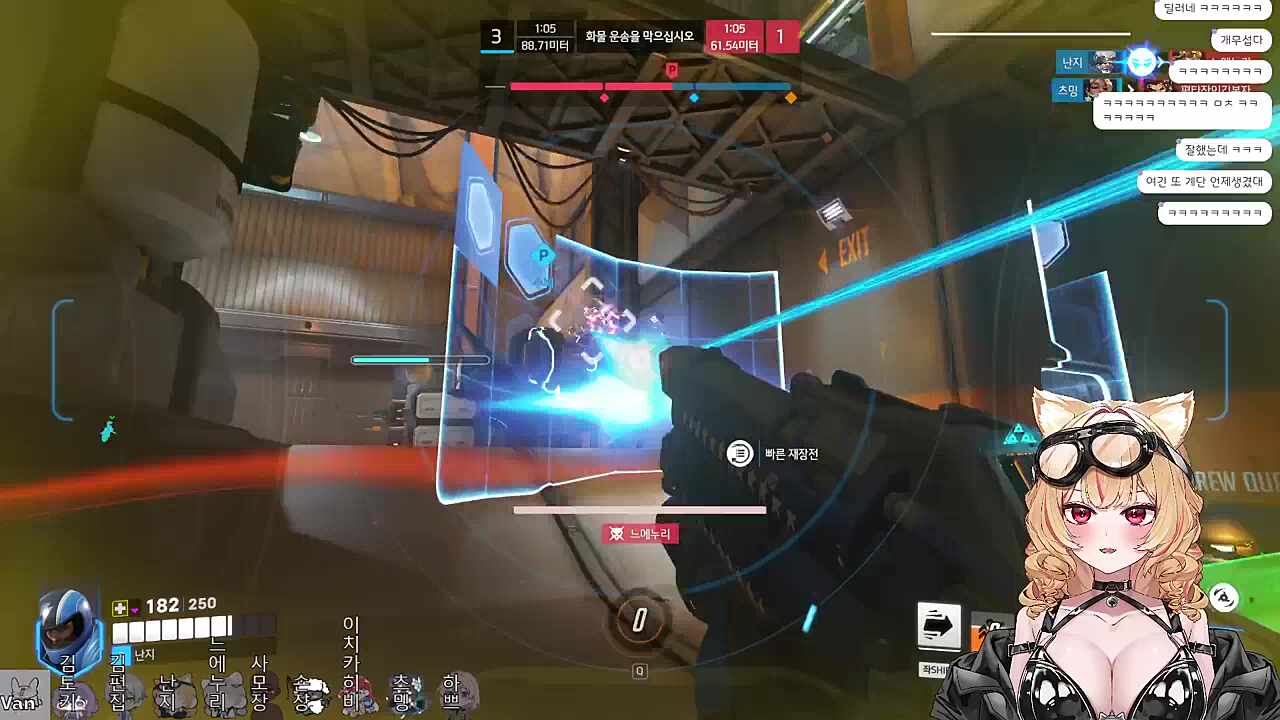
Task: Click the 여긴 또 계단 언제생겼대 chat bubble
Action: click(1204, 182)
